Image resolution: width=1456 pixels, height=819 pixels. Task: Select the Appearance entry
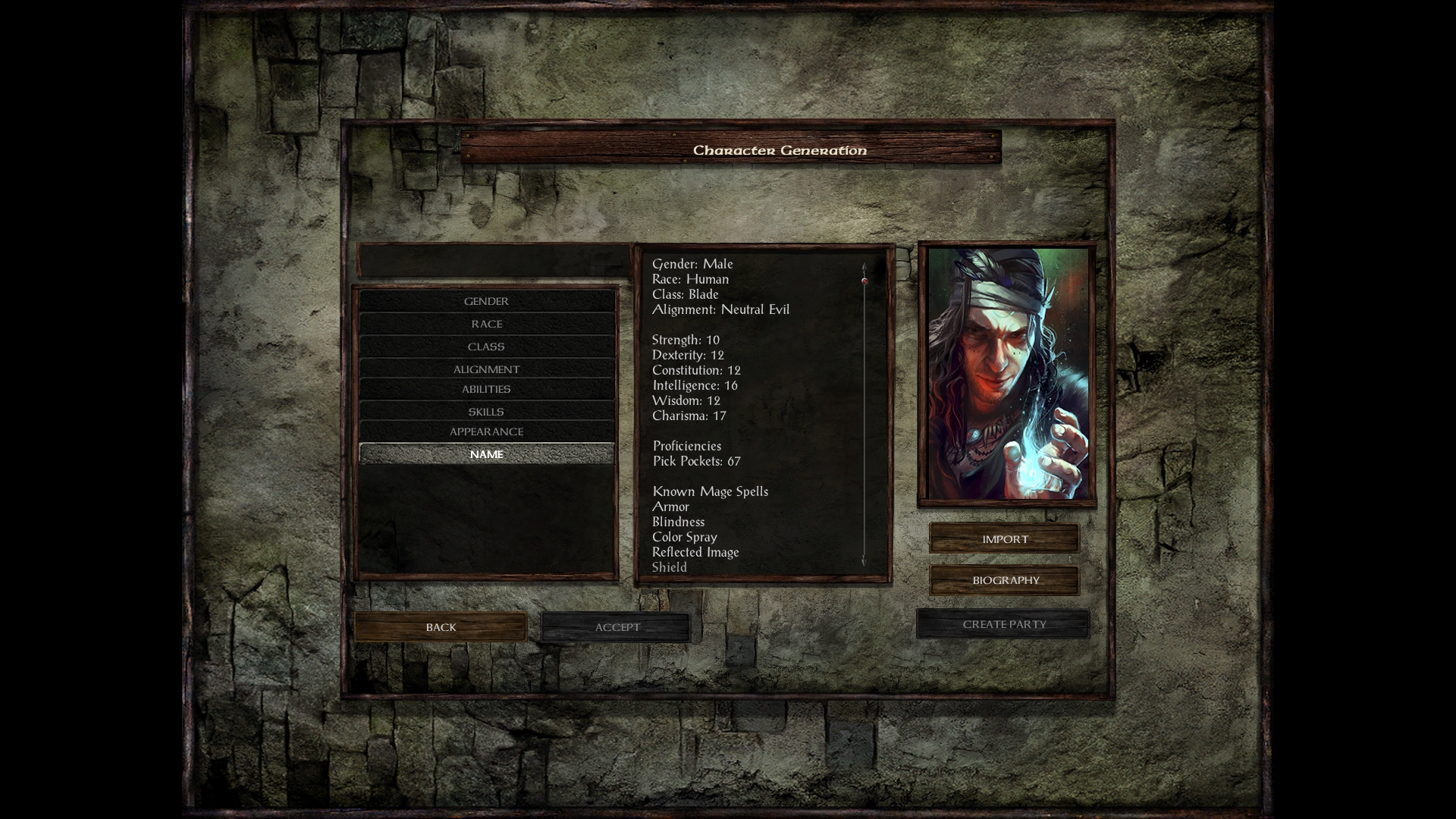click(x=486, y=431)
